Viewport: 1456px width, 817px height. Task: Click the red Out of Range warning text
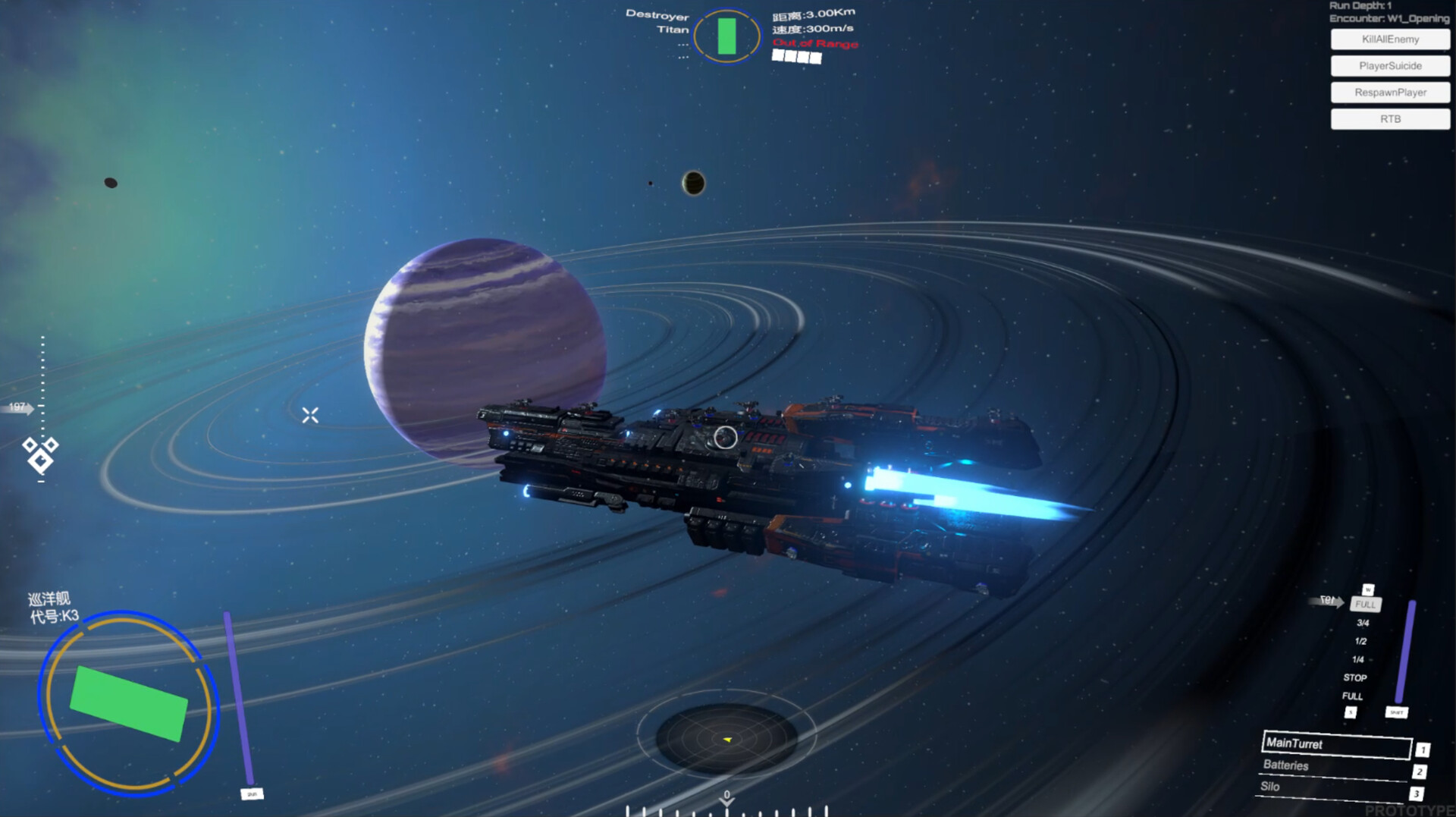pyautogui.click(x=814, y=43)
